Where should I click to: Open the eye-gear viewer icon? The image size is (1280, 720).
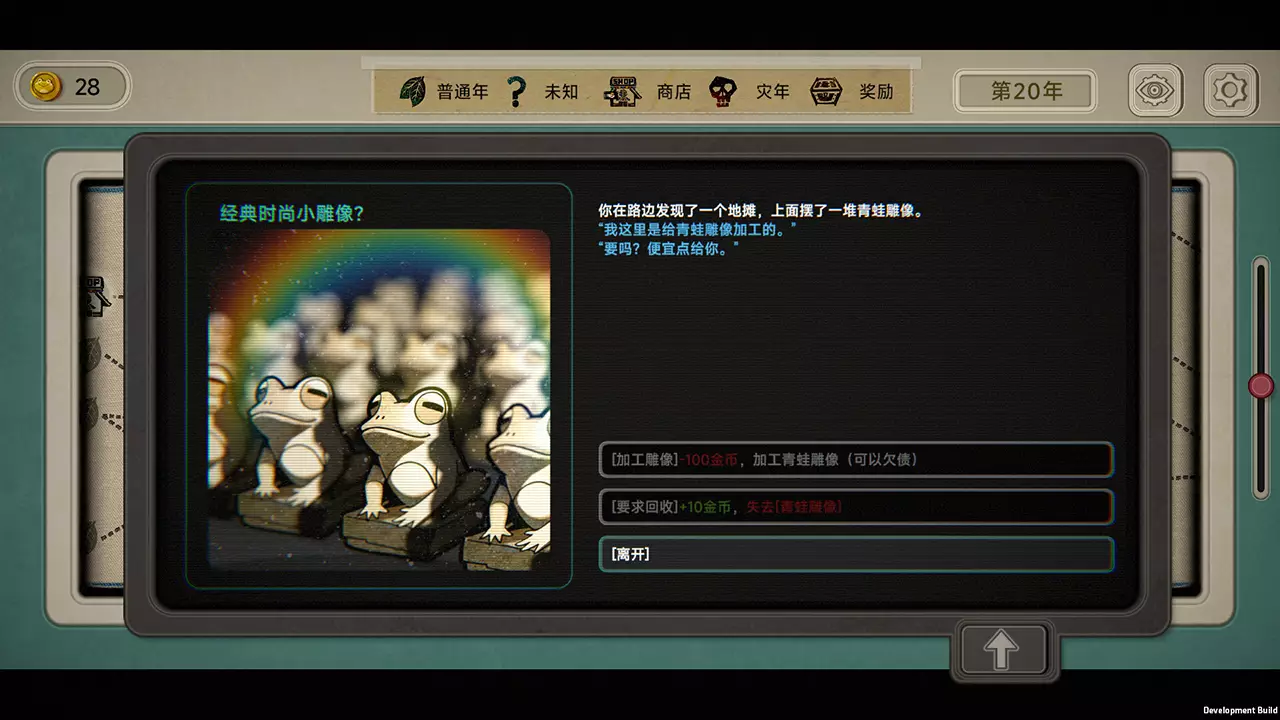coord(1155,89)
